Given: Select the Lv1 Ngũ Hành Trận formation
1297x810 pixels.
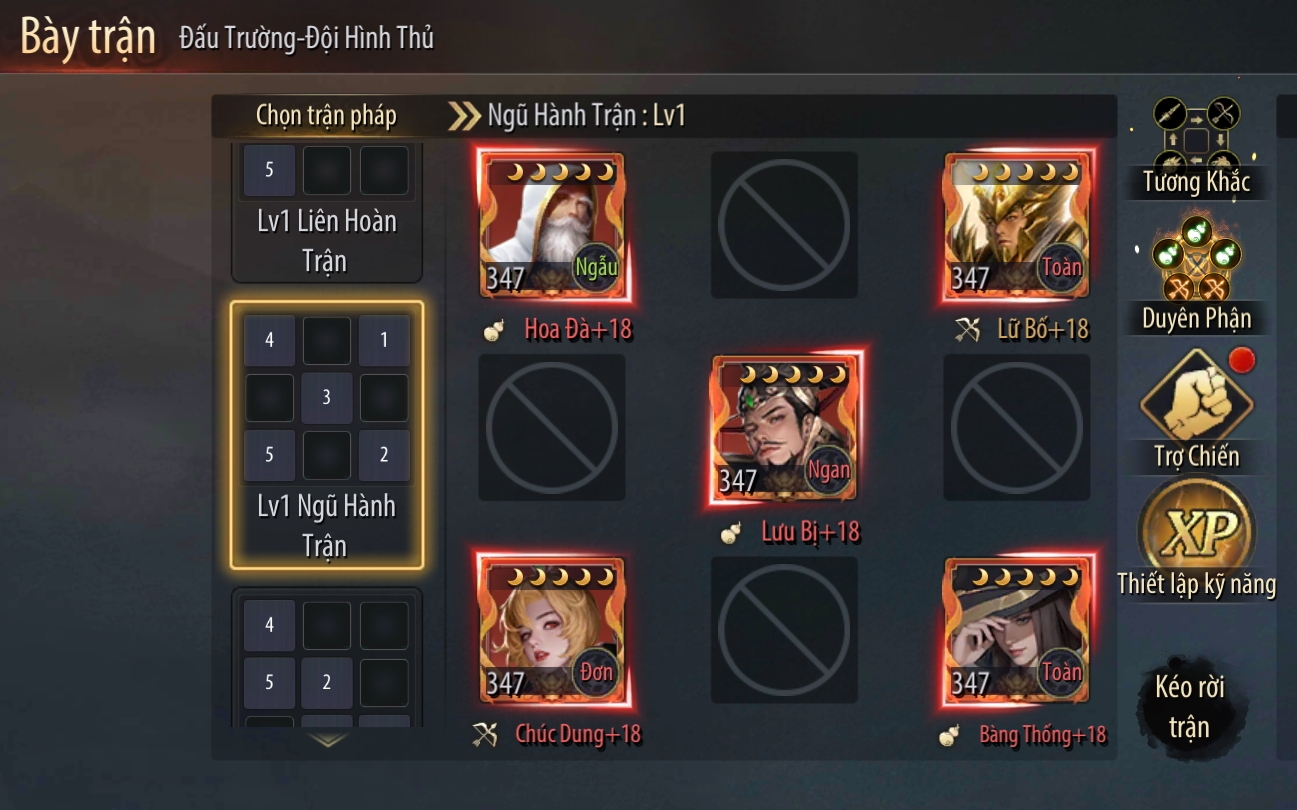Looking at the screenshot, I should [x=327, y=435].
